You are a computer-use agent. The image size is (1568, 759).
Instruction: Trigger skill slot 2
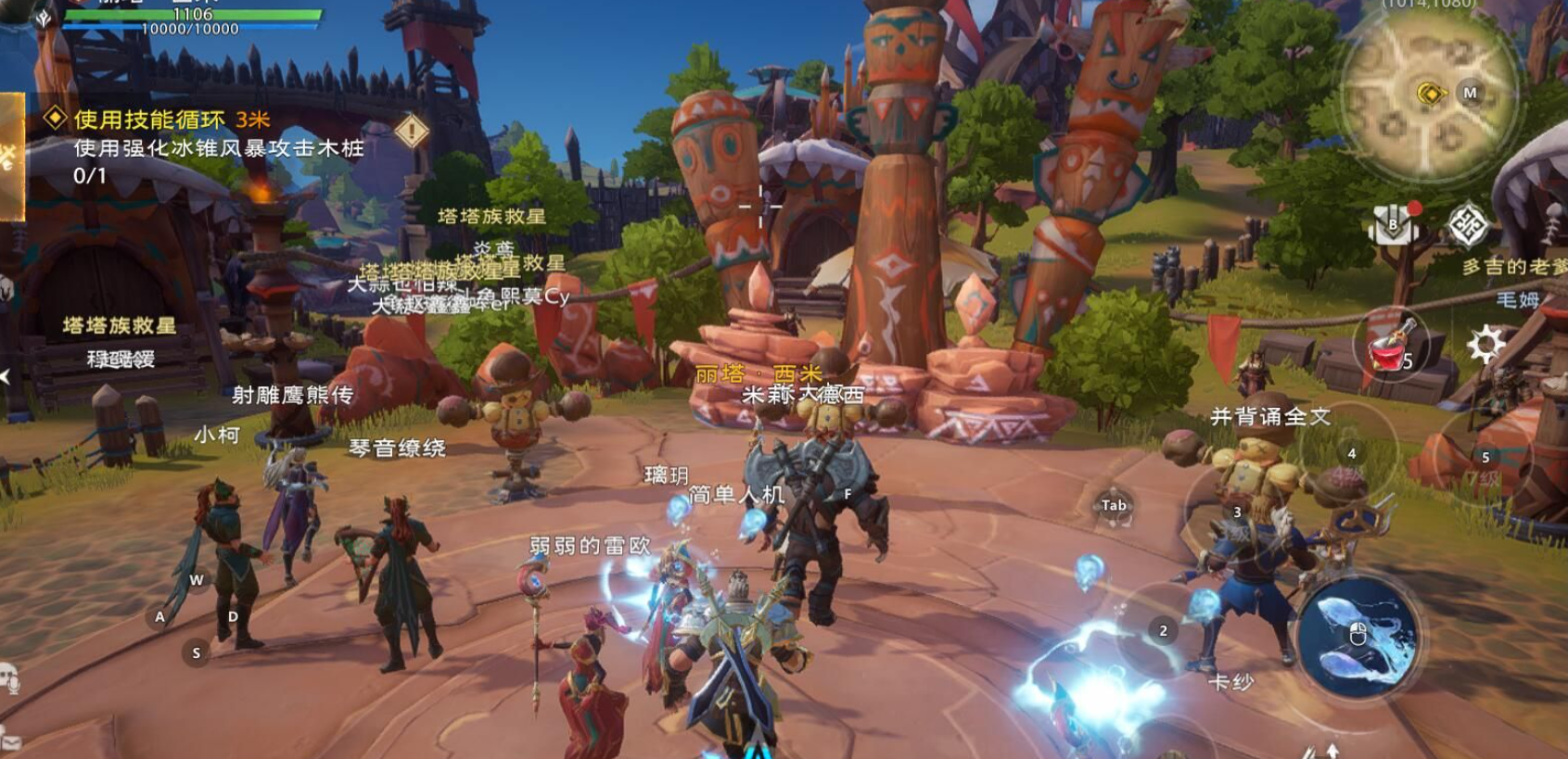[1164, 630]
